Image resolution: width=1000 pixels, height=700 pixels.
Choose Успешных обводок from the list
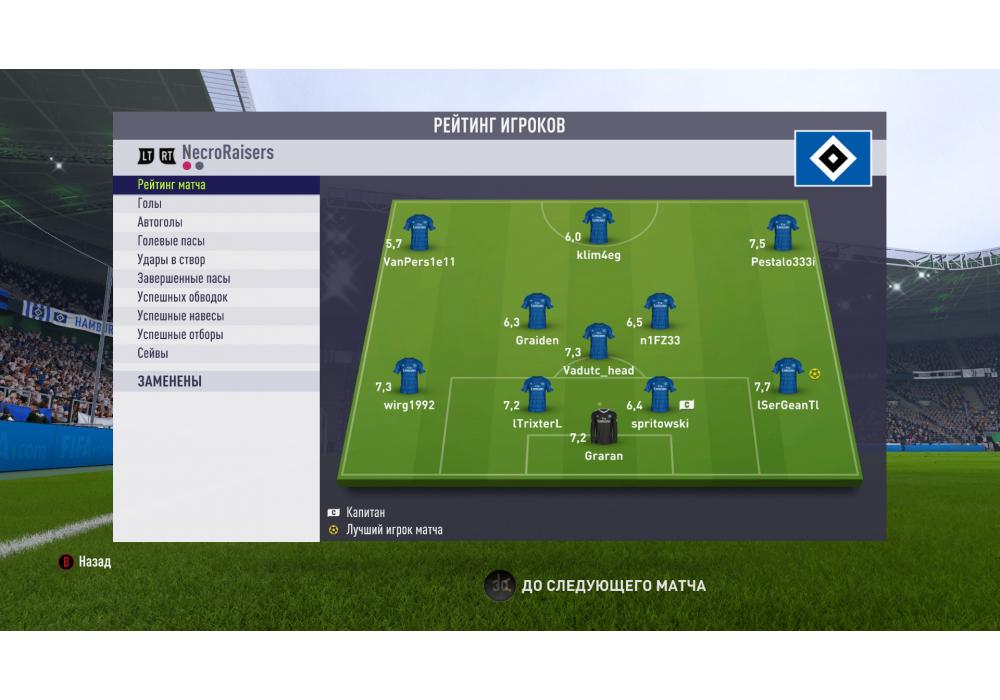215,297
